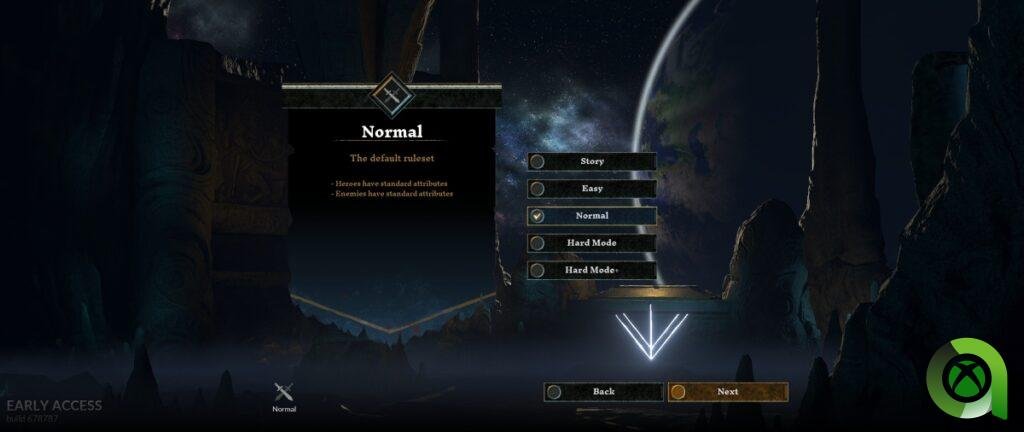
Task: Choose the Easy difficulty
Action: (x=591, y=188)
